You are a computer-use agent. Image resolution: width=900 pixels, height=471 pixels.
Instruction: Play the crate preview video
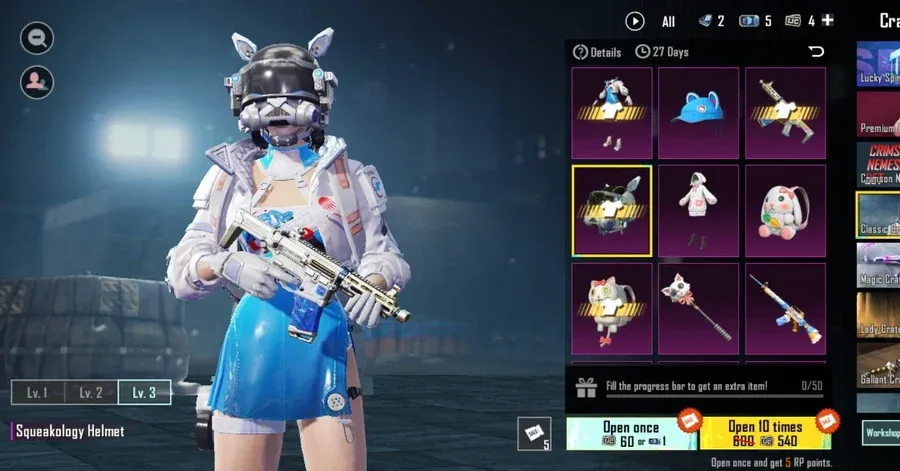(x=634, y=20)
